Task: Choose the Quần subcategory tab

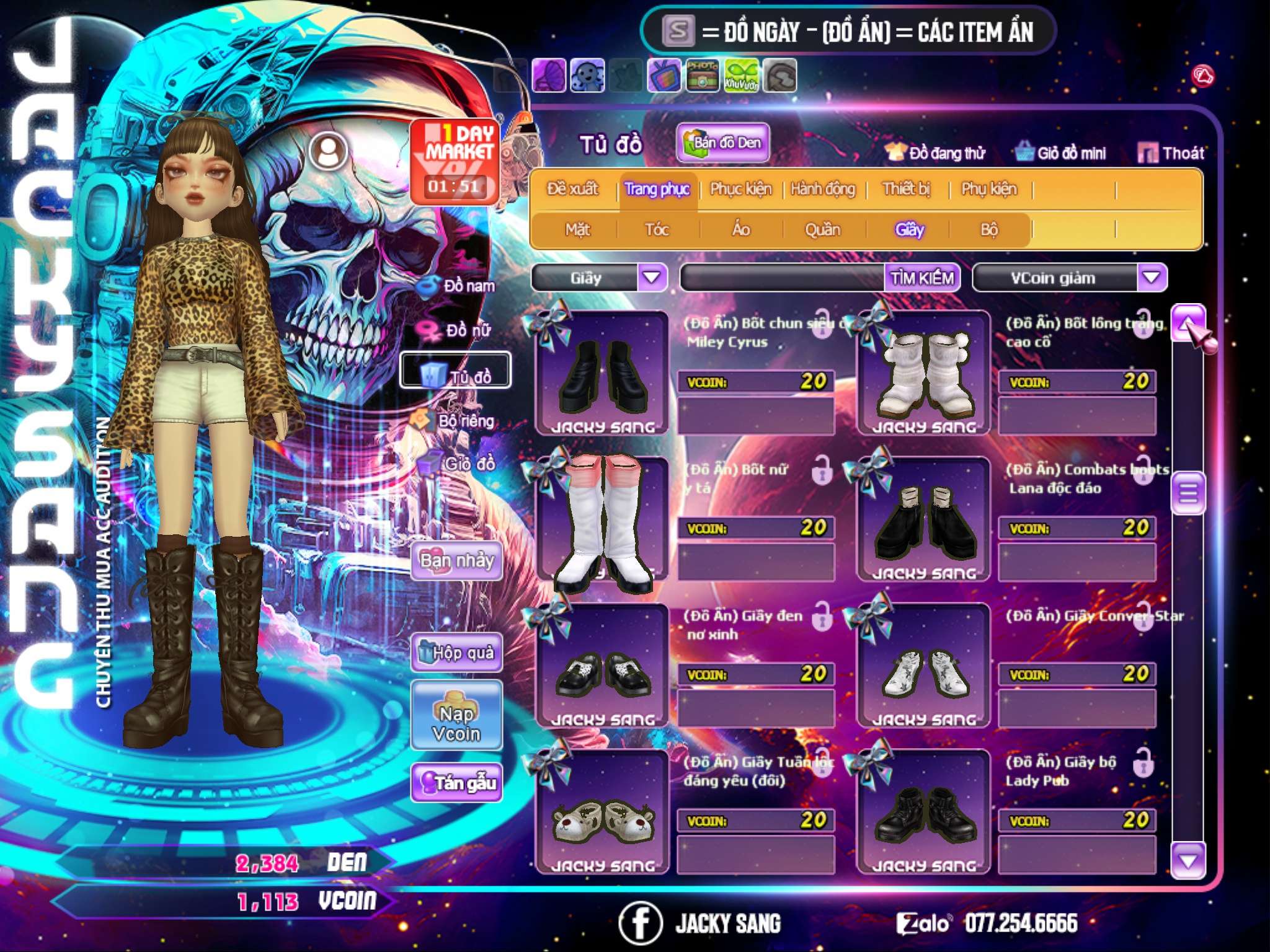Action: pos(822,230)
